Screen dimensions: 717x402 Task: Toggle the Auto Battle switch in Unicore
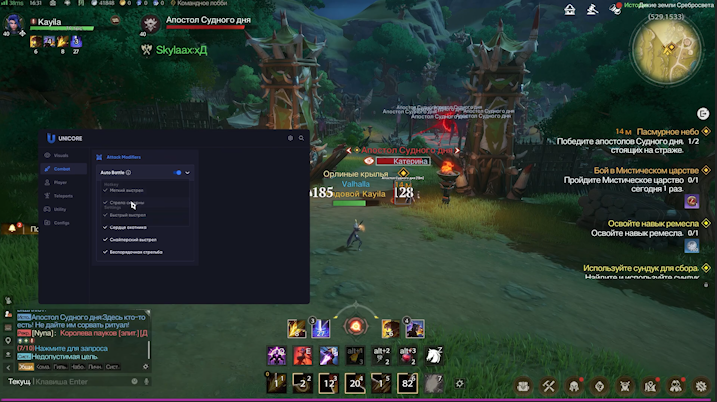[178, 172]
